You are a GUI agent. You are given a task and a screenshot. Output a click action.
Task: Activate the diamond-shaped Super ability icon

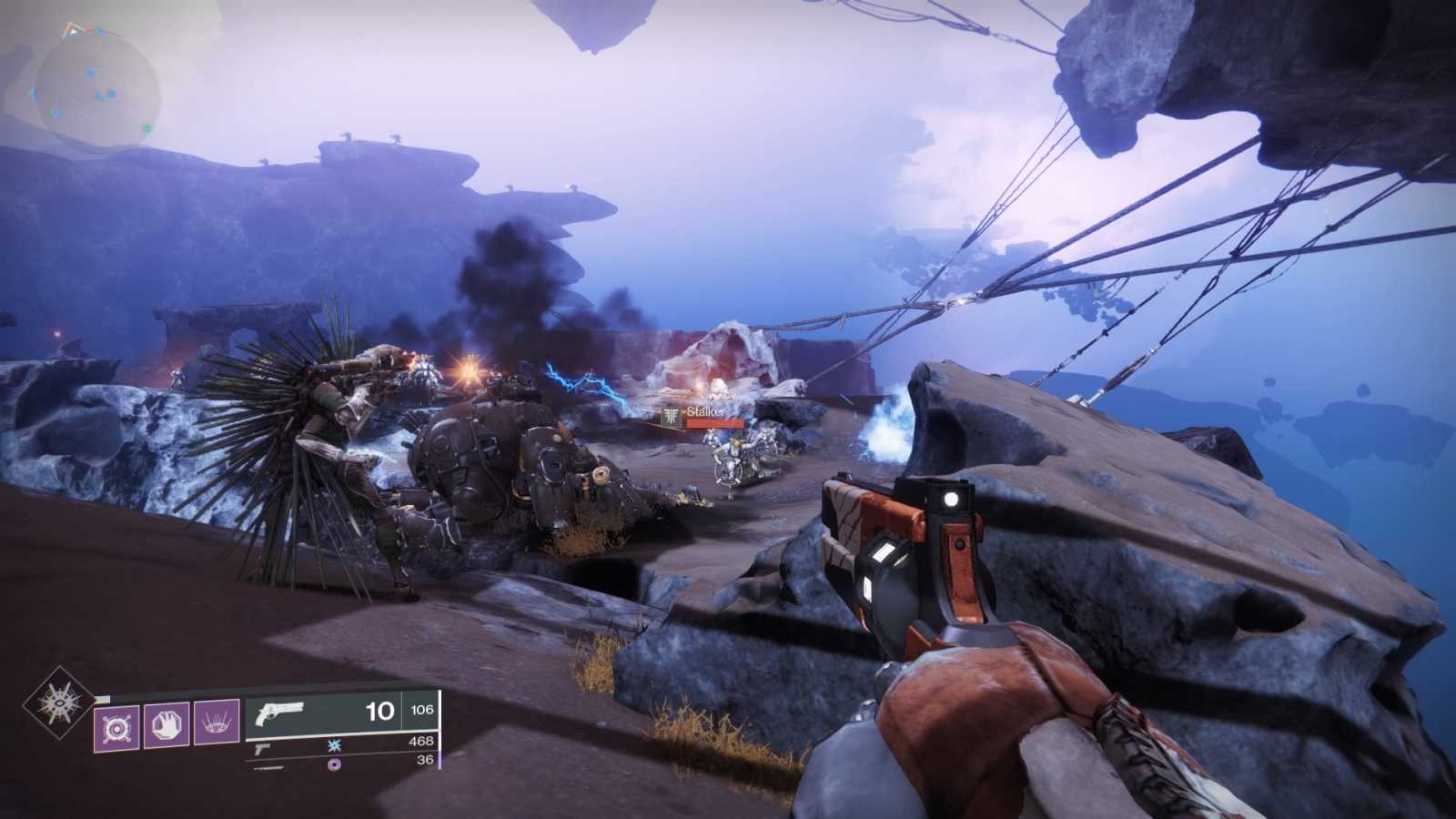click(59, 702)
